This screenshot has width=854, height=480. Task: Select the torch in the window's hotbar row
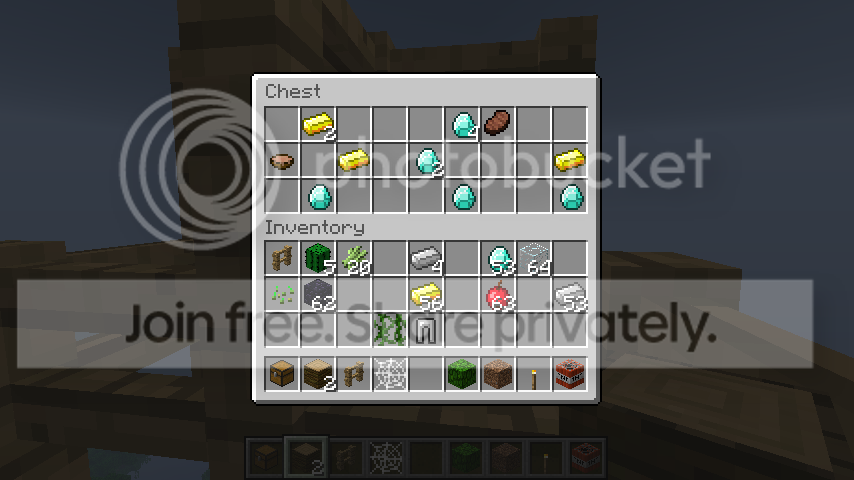pos(534,375)
